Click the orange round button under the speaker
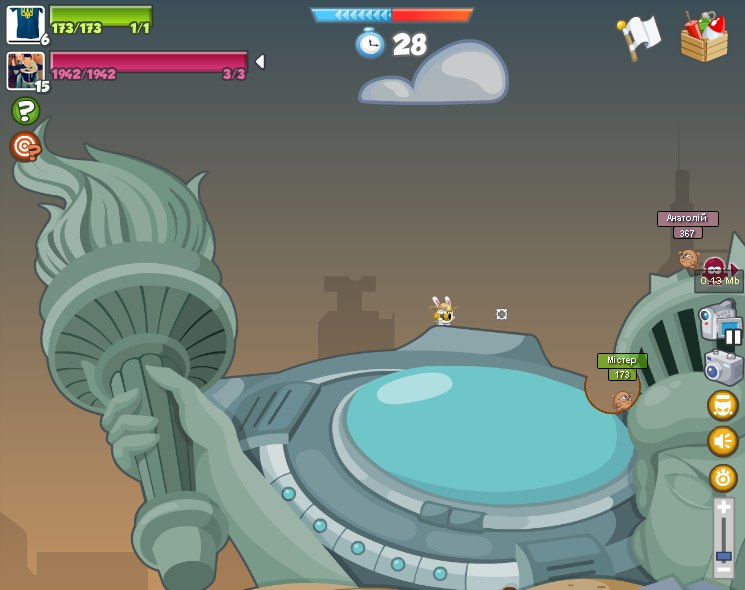 click(722, 477)
